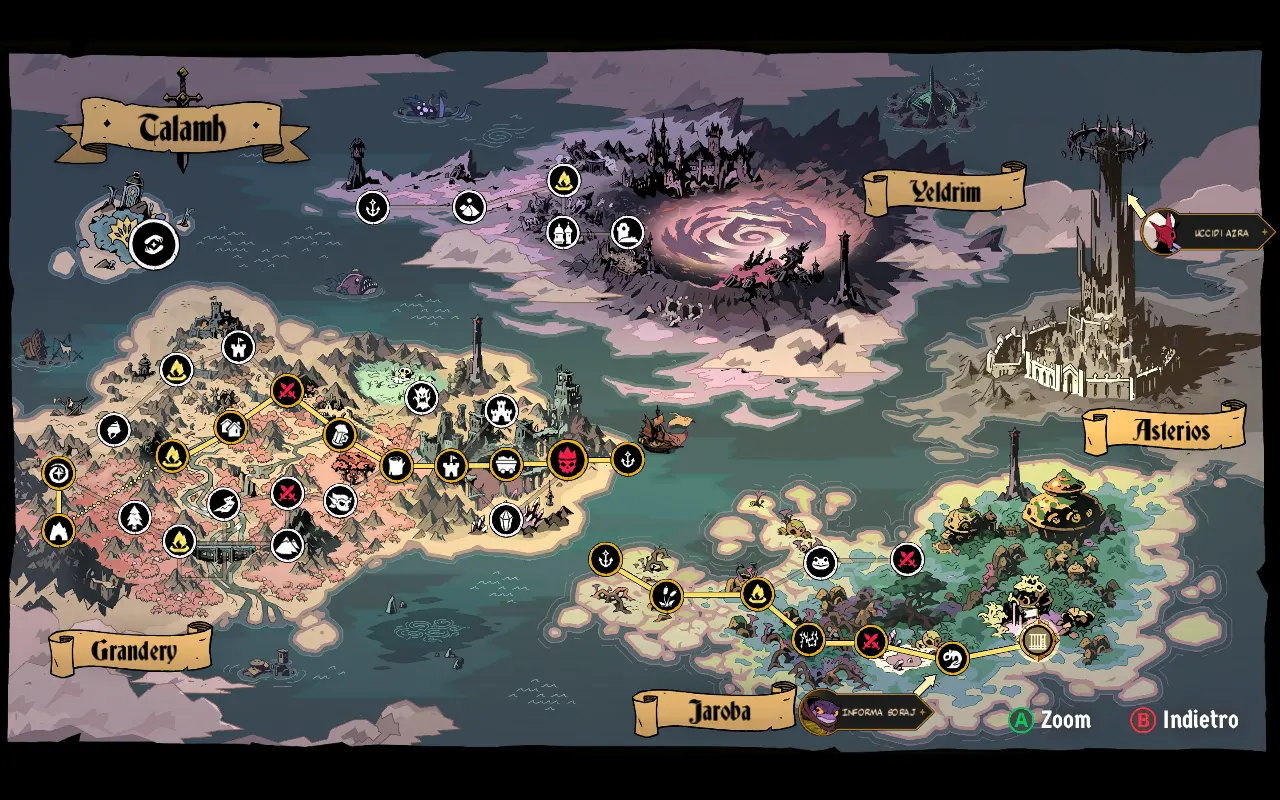The image size is (1280, 800).
Task: Select the mine cart map node
Action: point(507,464)
